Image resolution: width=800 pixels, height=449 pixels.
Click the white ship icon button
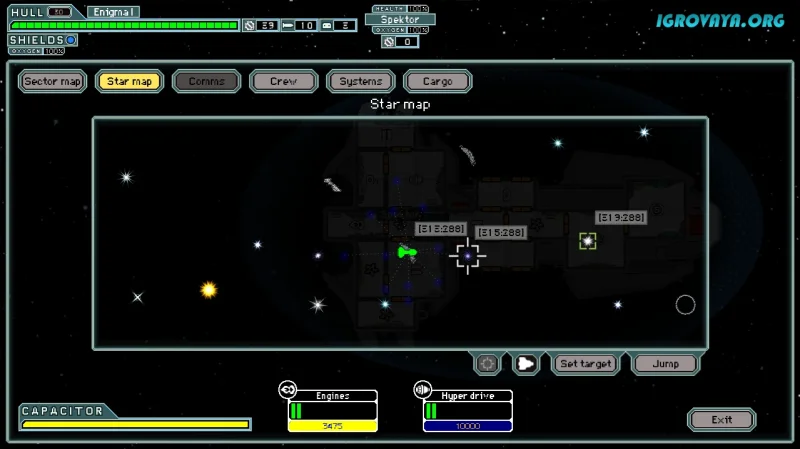526,364
